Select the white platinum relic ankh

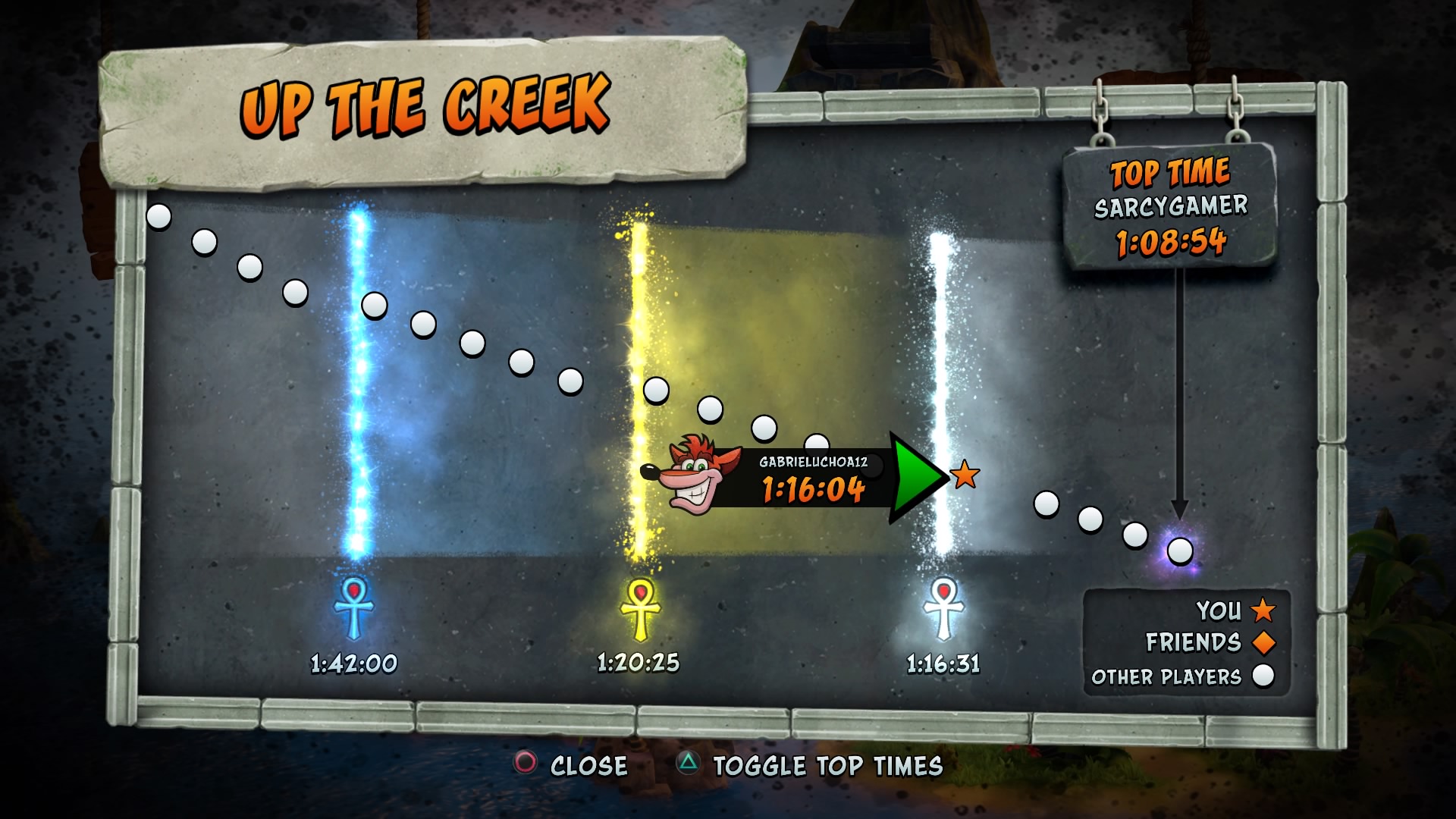(x=943, y=608)
